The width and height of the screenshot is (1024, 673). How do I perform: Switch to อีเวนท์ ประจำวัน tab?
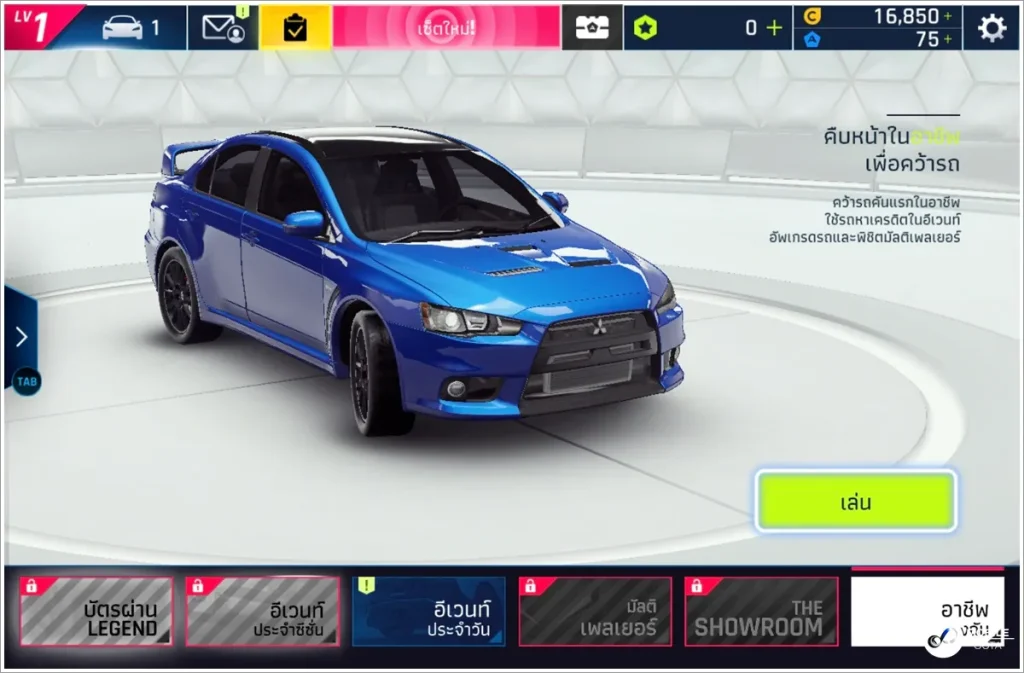(428, 611)
